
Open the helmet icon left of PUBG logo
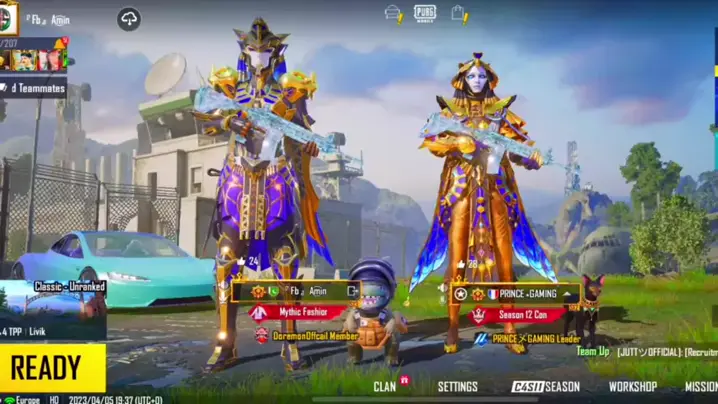click(393, 13)
